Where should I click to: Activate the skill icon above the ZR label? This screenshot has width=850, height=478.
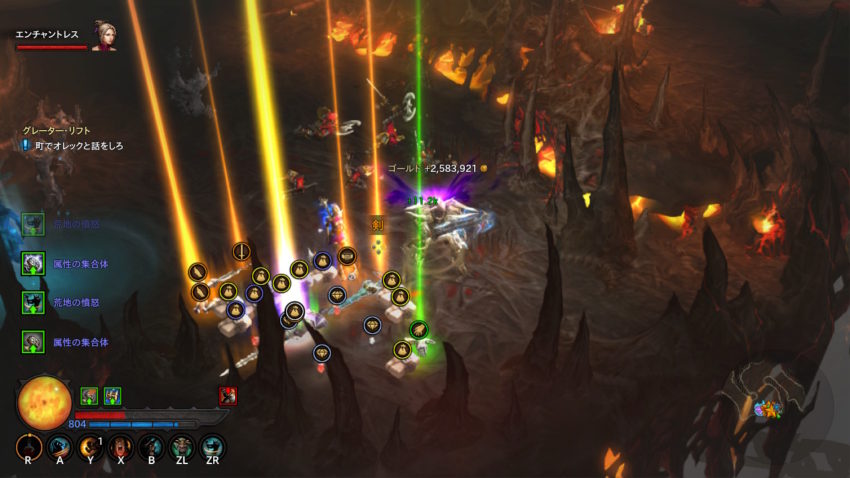pos(212,448)
